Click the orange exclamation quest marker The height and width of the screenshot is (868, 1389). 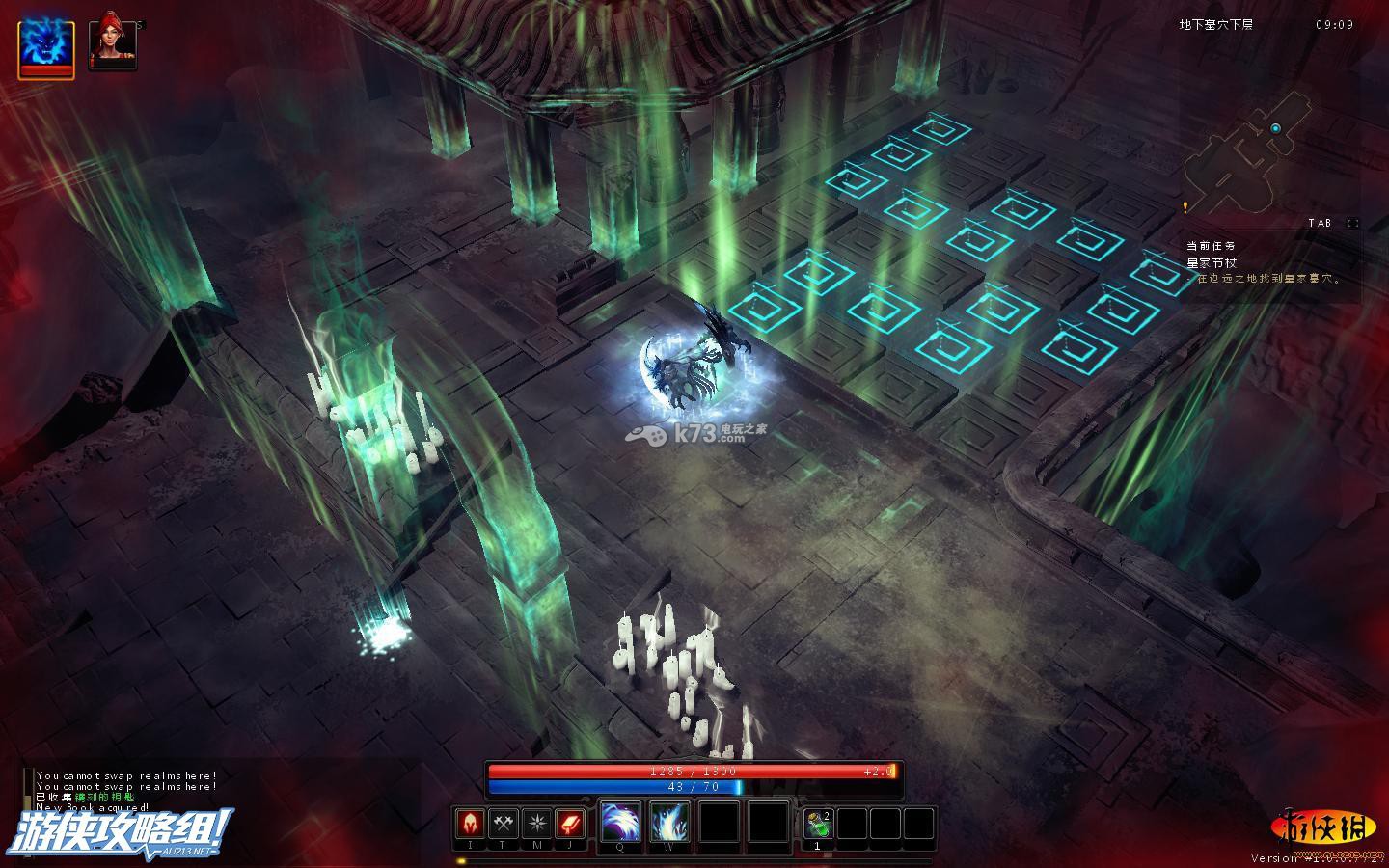(1185, 206)
